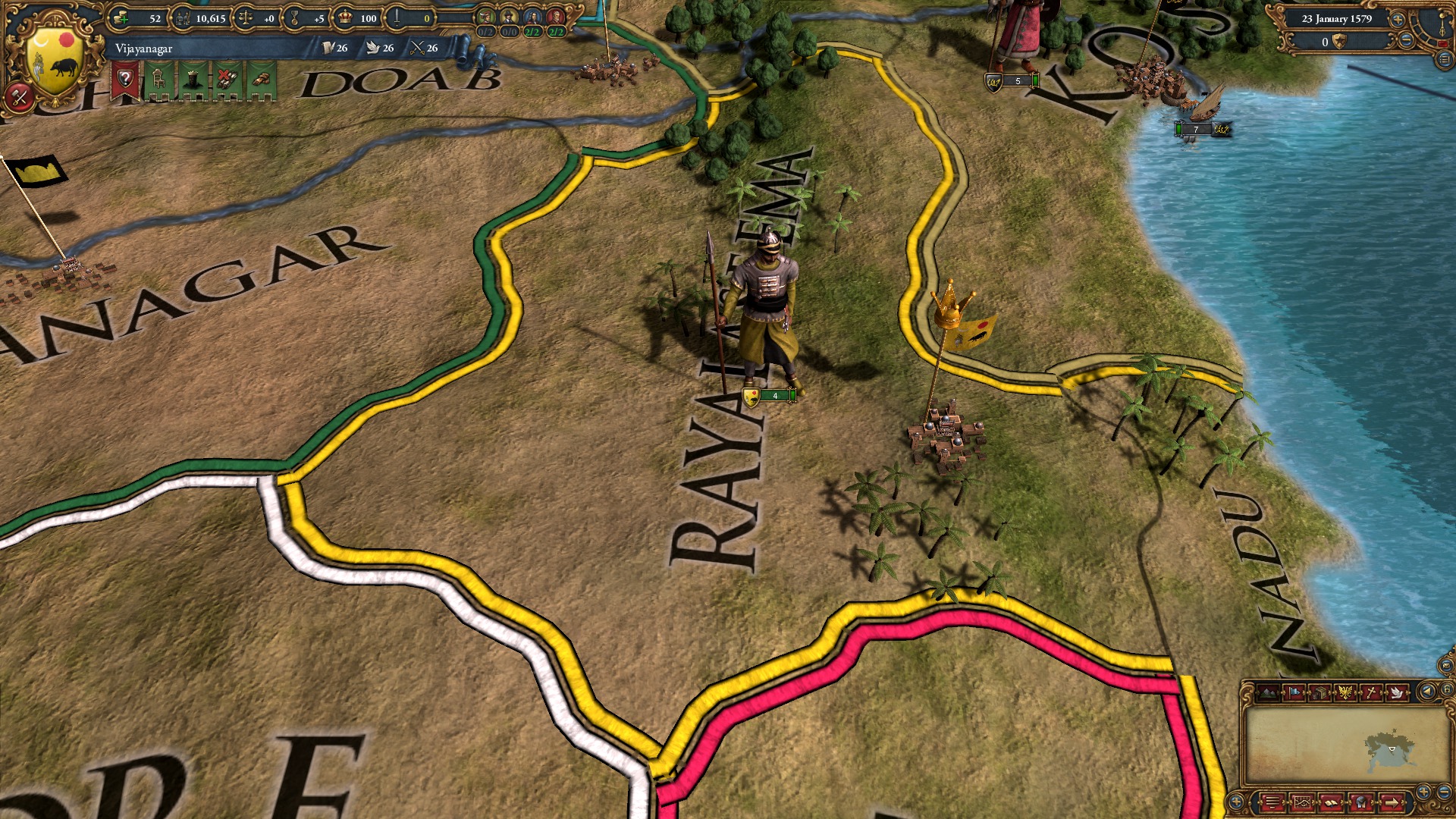Open the ledger from the minimap panel
The image size is (1456, 819).
tap(1332, 803)
